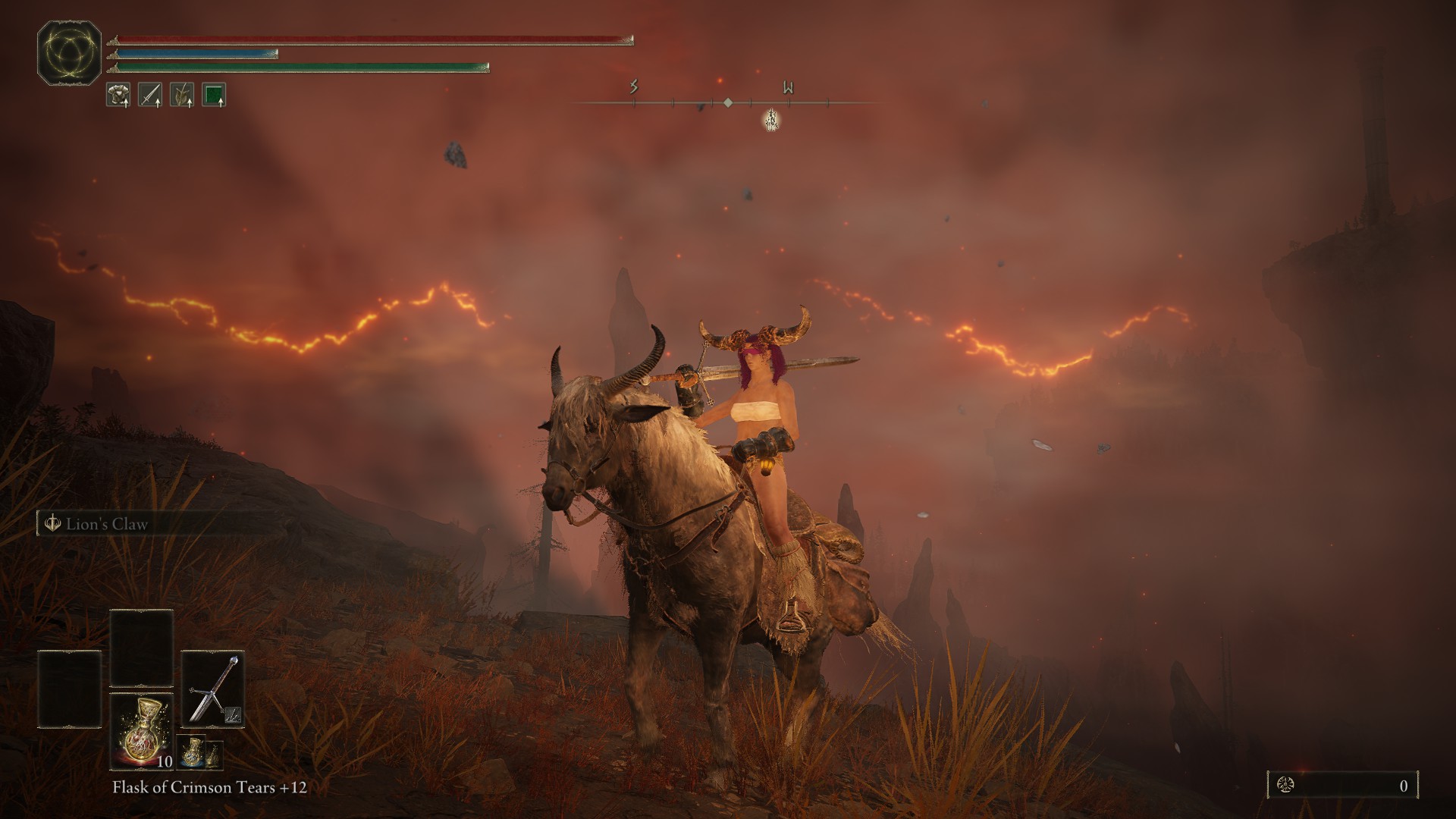Click the green square stamina buff icon
The height and width of the screenshot is (819, 1456).
coord(214,95)
